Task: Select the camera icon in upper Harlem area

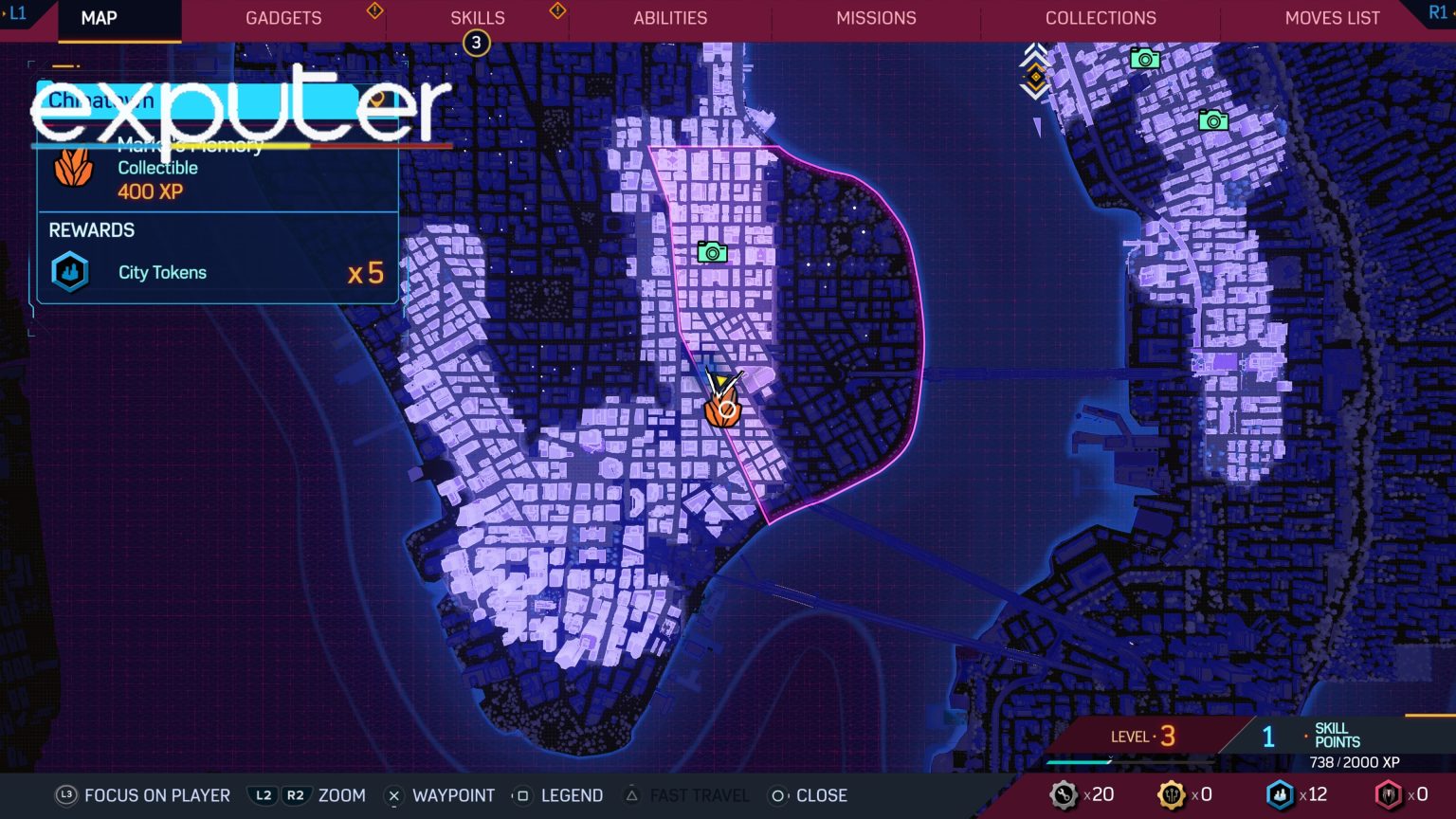Action: pyautogui.click(x=1144, y=60)
